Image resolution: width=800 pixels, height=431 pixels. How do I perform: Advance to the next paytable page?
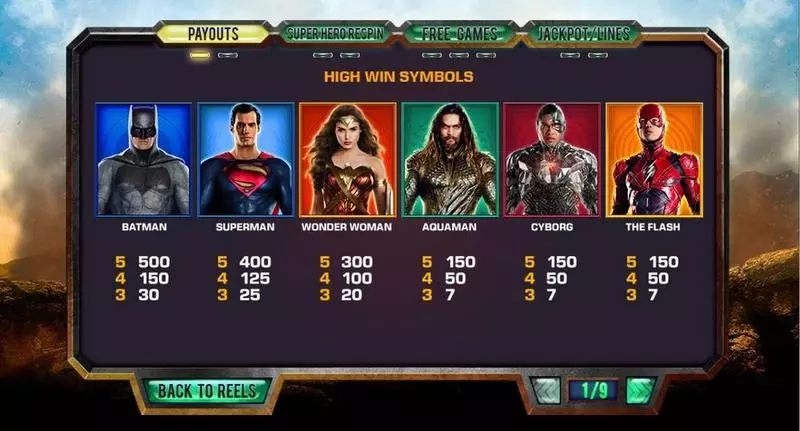[640, 390]
